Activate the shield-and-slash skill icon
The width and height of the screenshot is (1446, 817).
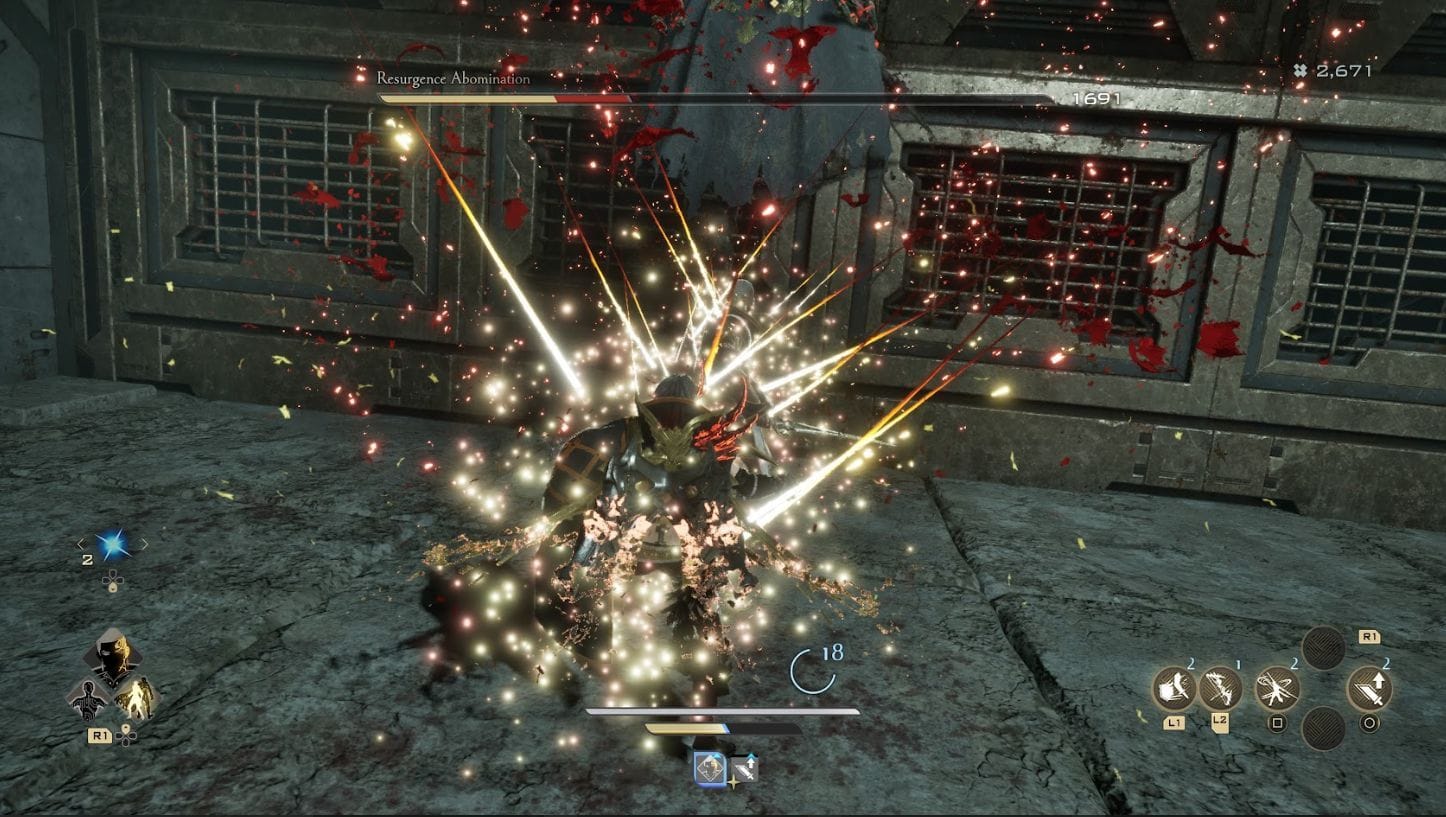tap(1174, 688)
